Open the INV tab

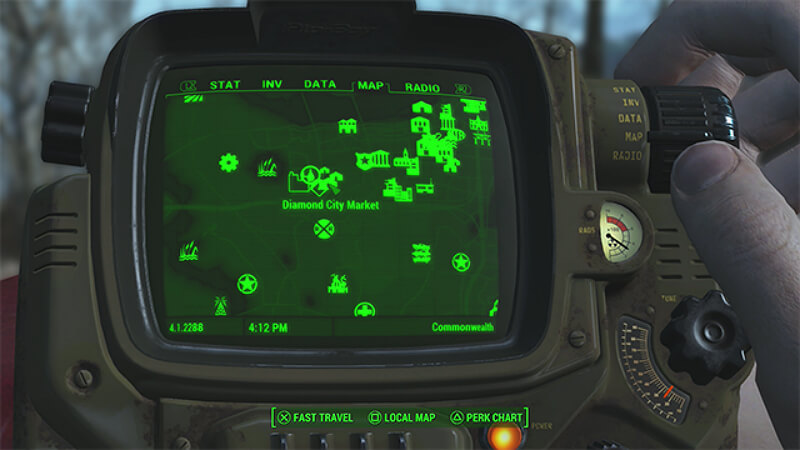point(272,85)
